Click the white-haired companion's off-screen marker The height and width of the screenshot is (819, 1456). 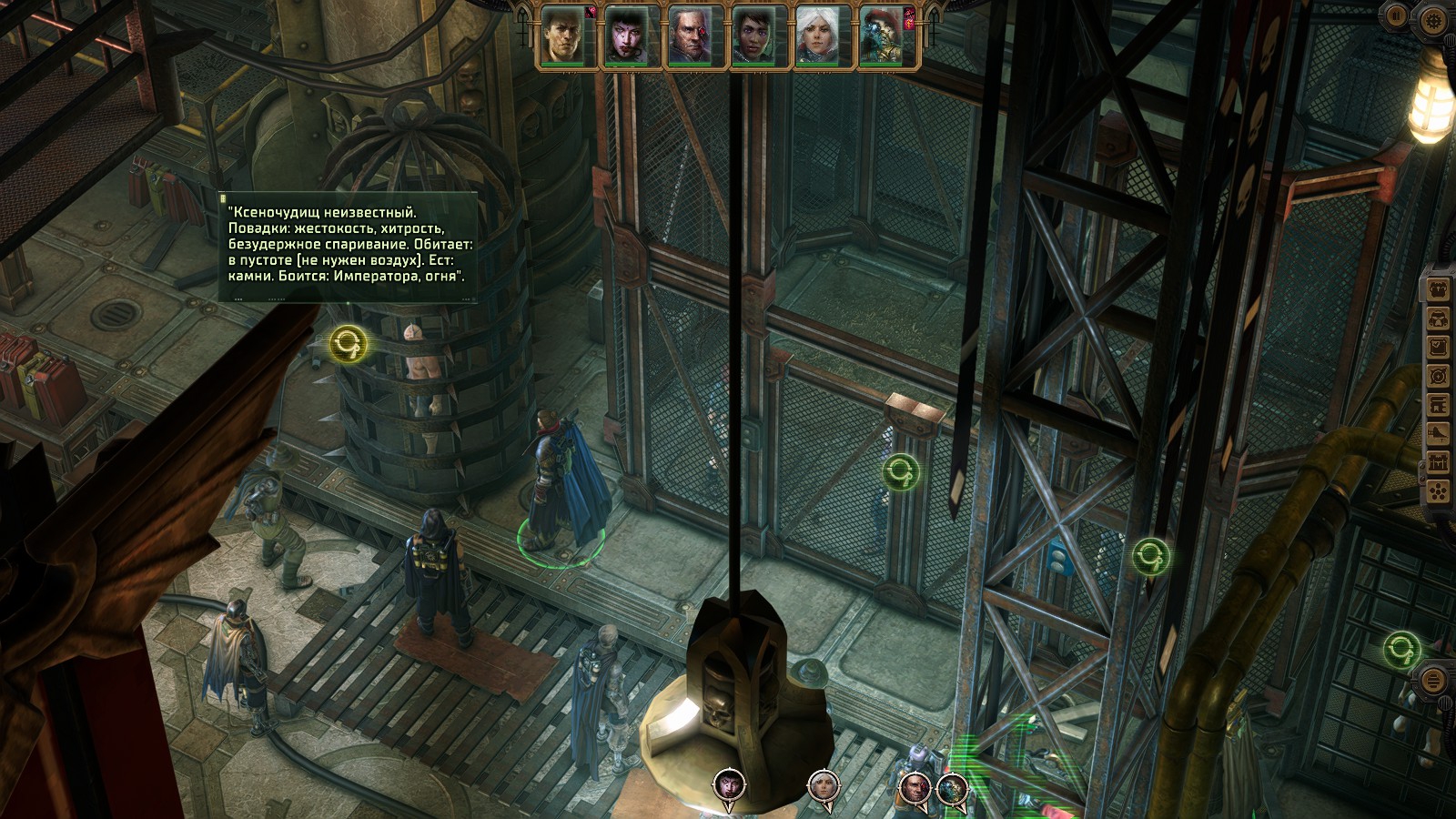point(823,784)
